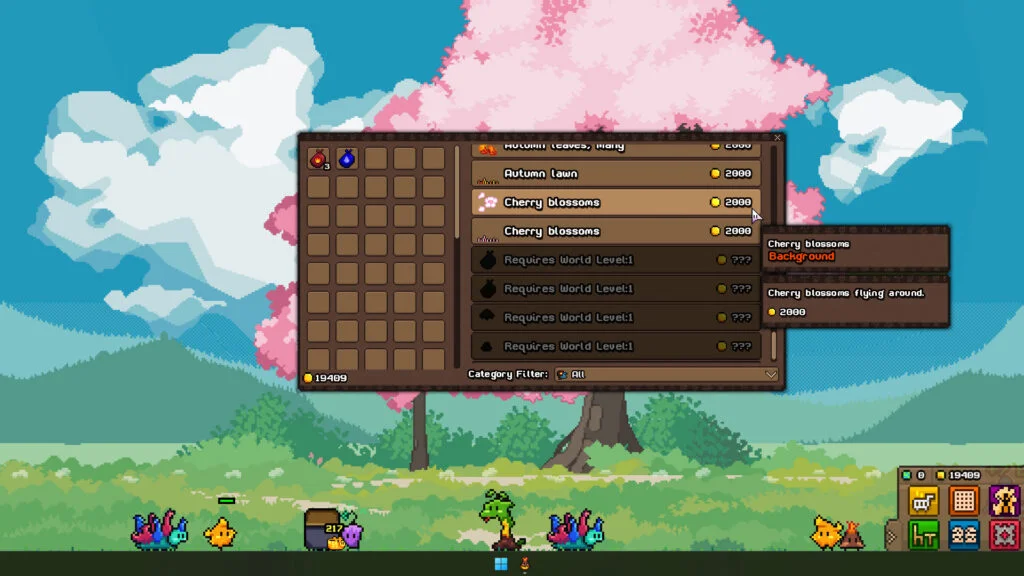This screenshot has height=576, width=1024.
Task: Collapse the menu panel with double-arrow
Action: tap(891, 536)
